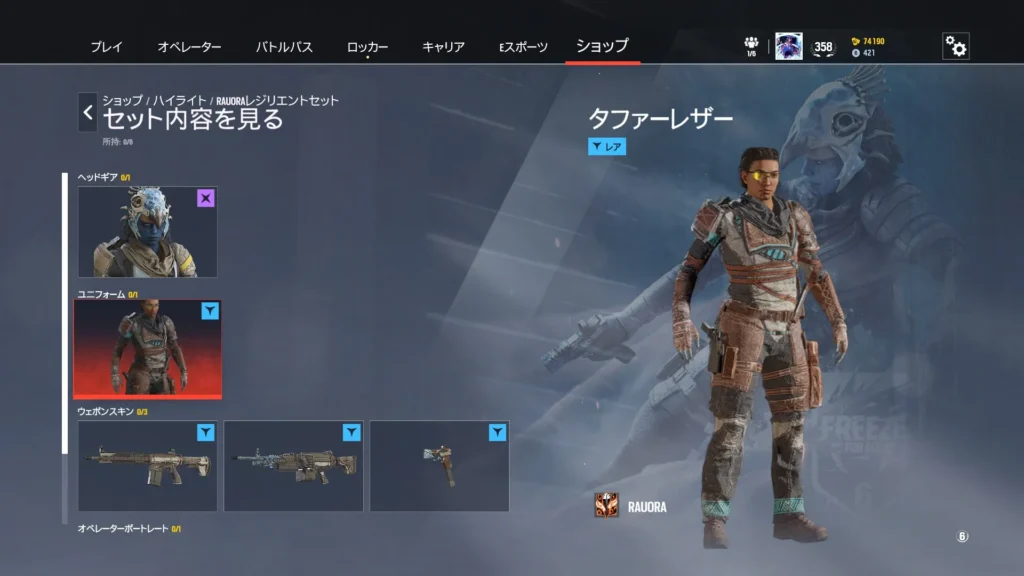
Task: Open the player profile avatar
Action: point(788,46)
